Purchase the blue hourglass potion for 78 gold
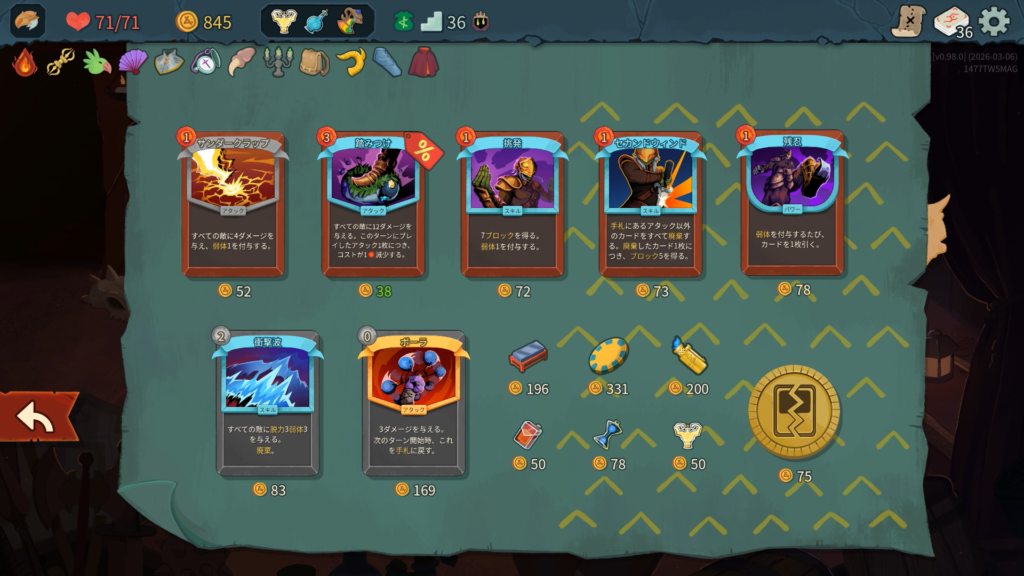Viewport: 1024px width, 576px height. click(607, 434)
